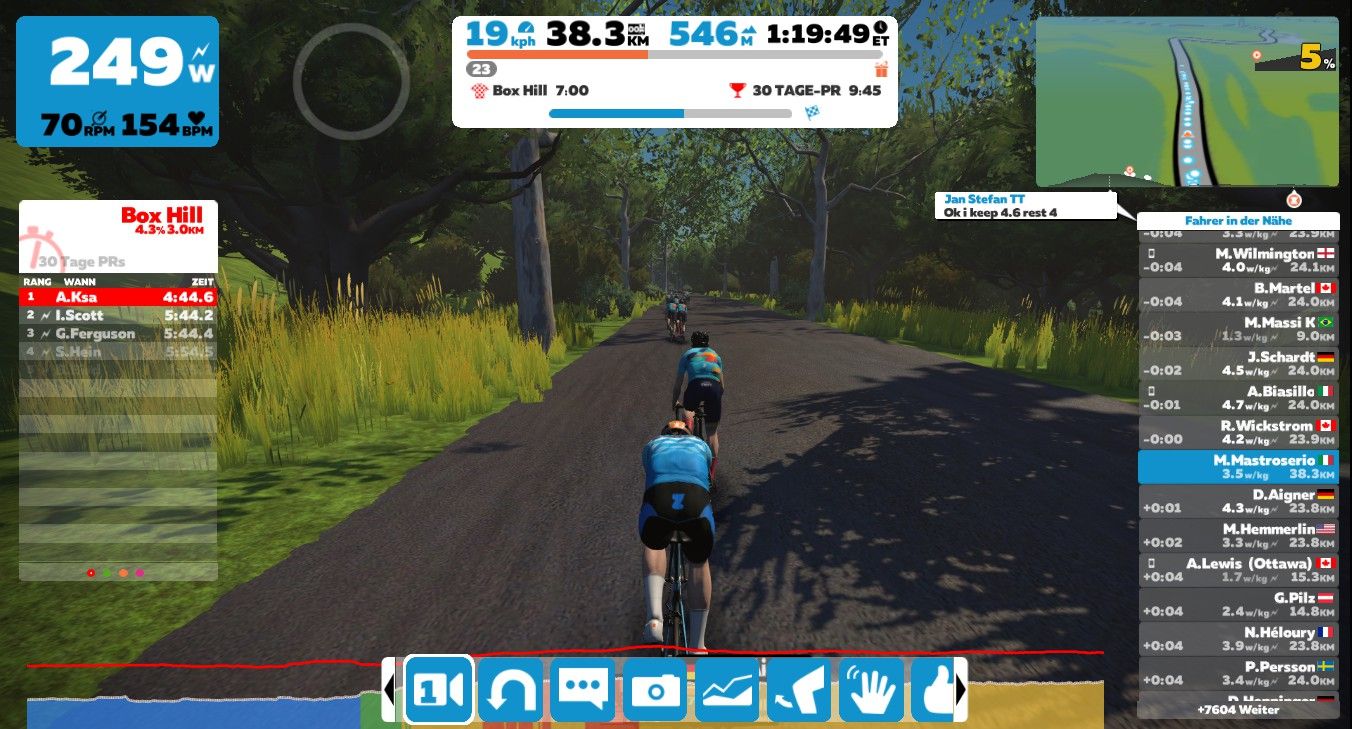The image size is (1352, 729).
Task: Give a Ride On thumbs up
Action: point(933,689)
